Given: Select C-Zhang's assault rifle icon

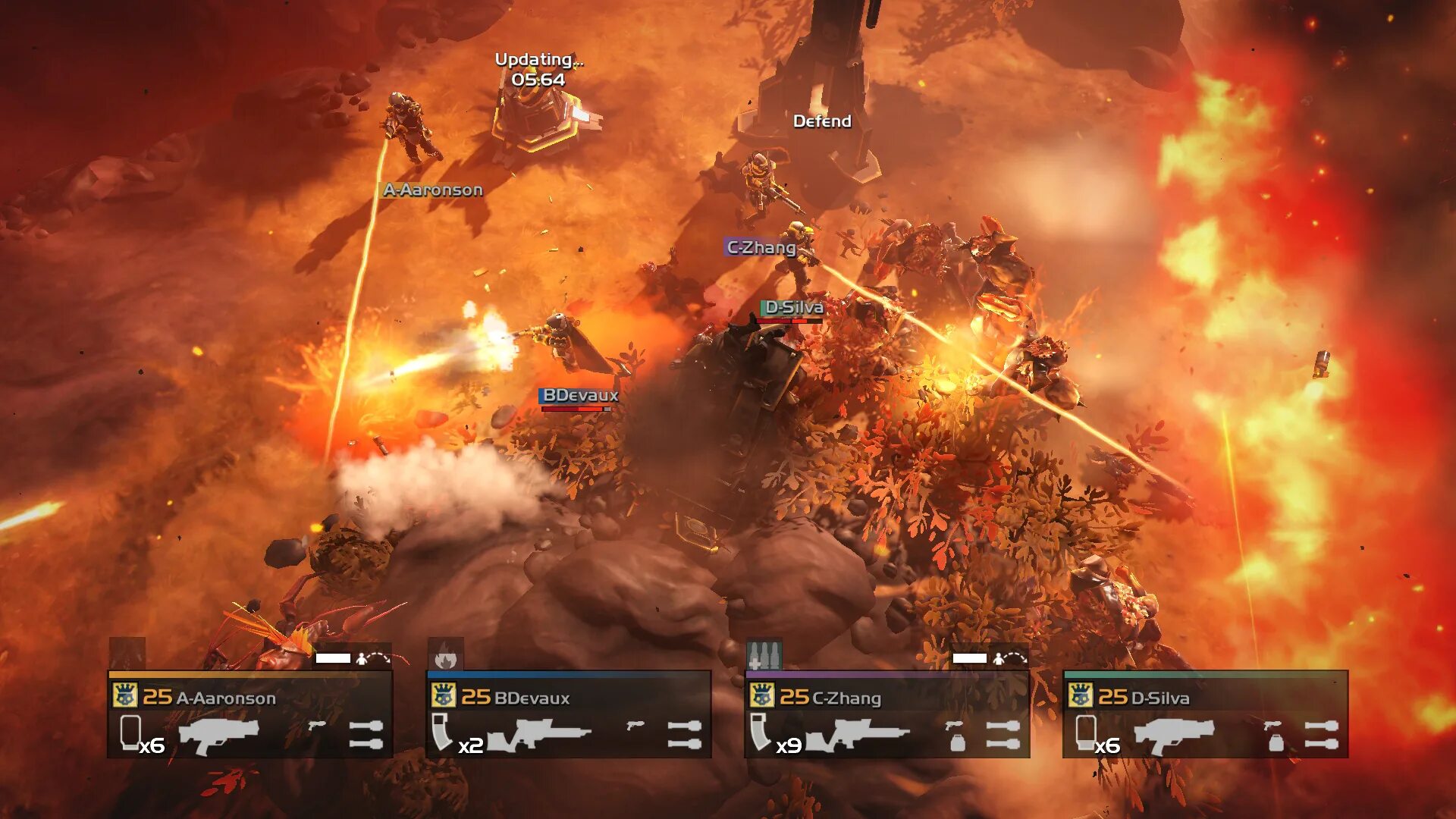Looking at the screenshot, I should [x=857, y=735].
